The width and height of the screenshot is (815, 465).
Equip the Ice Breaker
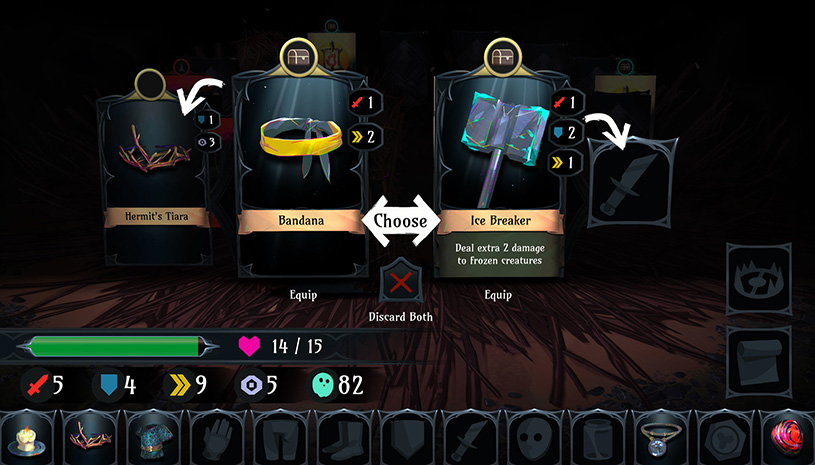pos(498,295)
